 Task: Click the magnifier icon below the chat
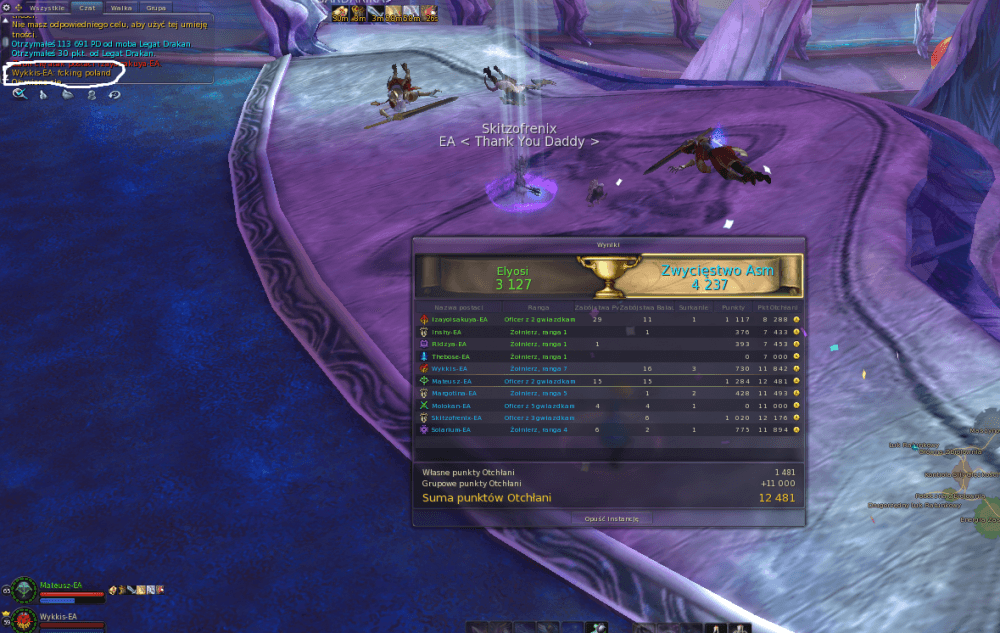(x=19, y=94)
